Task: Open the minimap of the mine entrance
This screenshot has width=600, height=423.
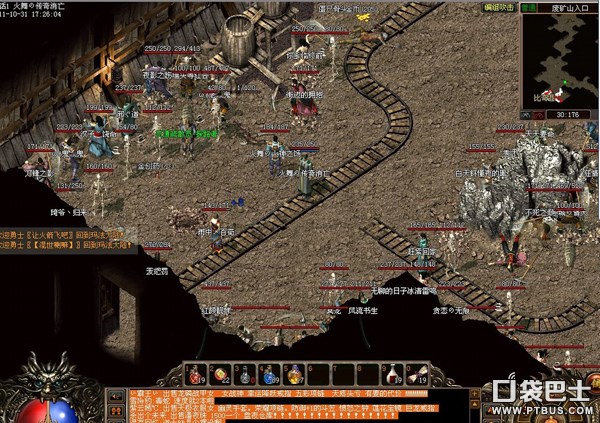Action: 560,62
